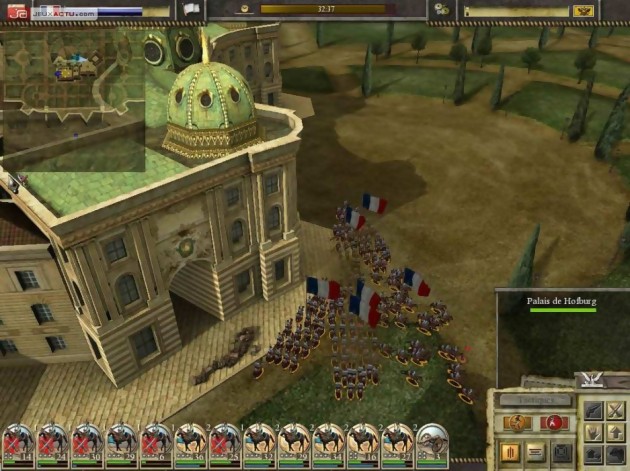Image resolution: width=630 pixels, height=471 pixels.
Task: Click the golden eagle emblem button
Action: (x=585, y=10)
